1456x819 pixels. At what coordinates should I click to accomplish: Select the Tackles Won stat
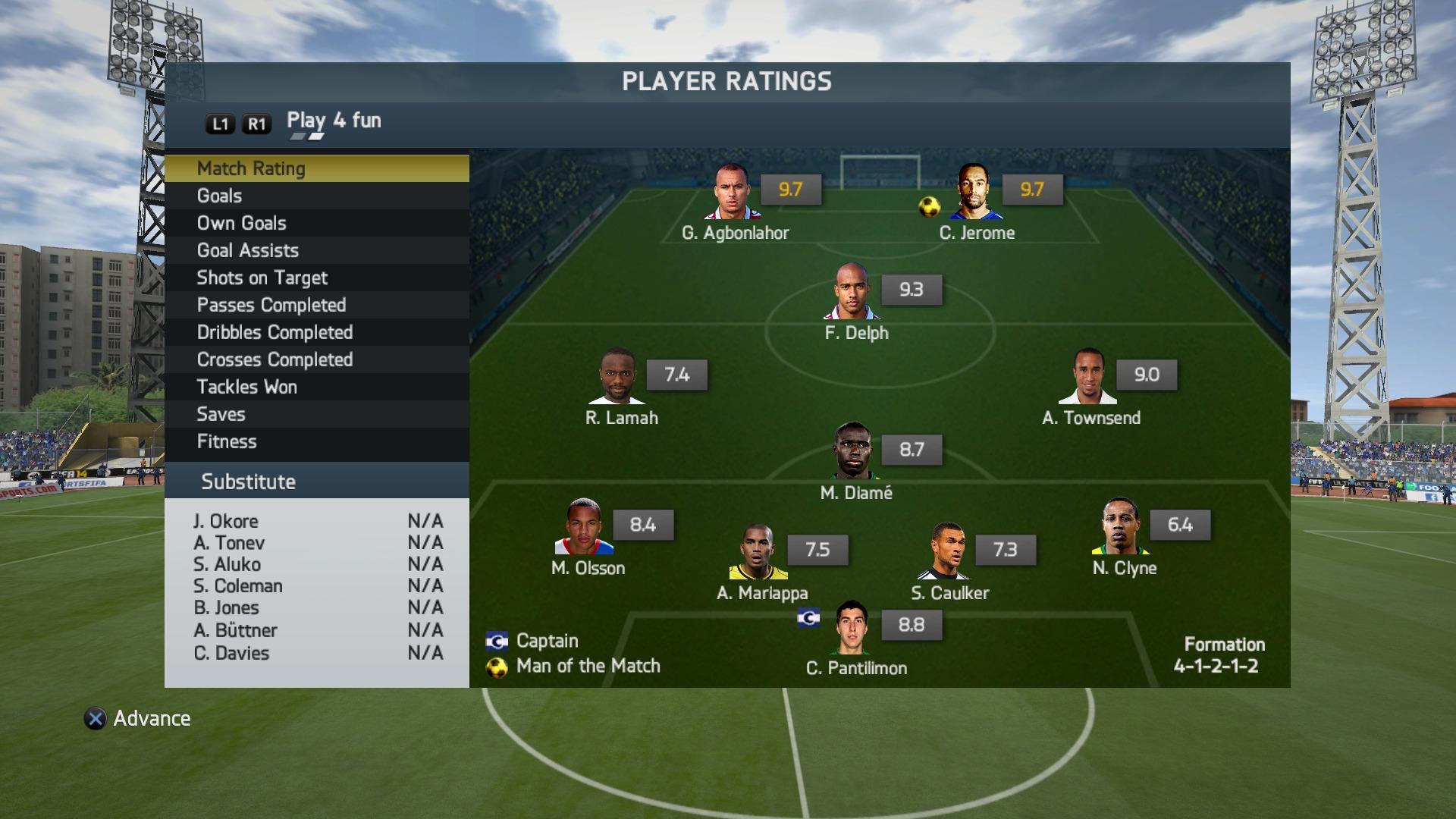click(x=316, y=387)
